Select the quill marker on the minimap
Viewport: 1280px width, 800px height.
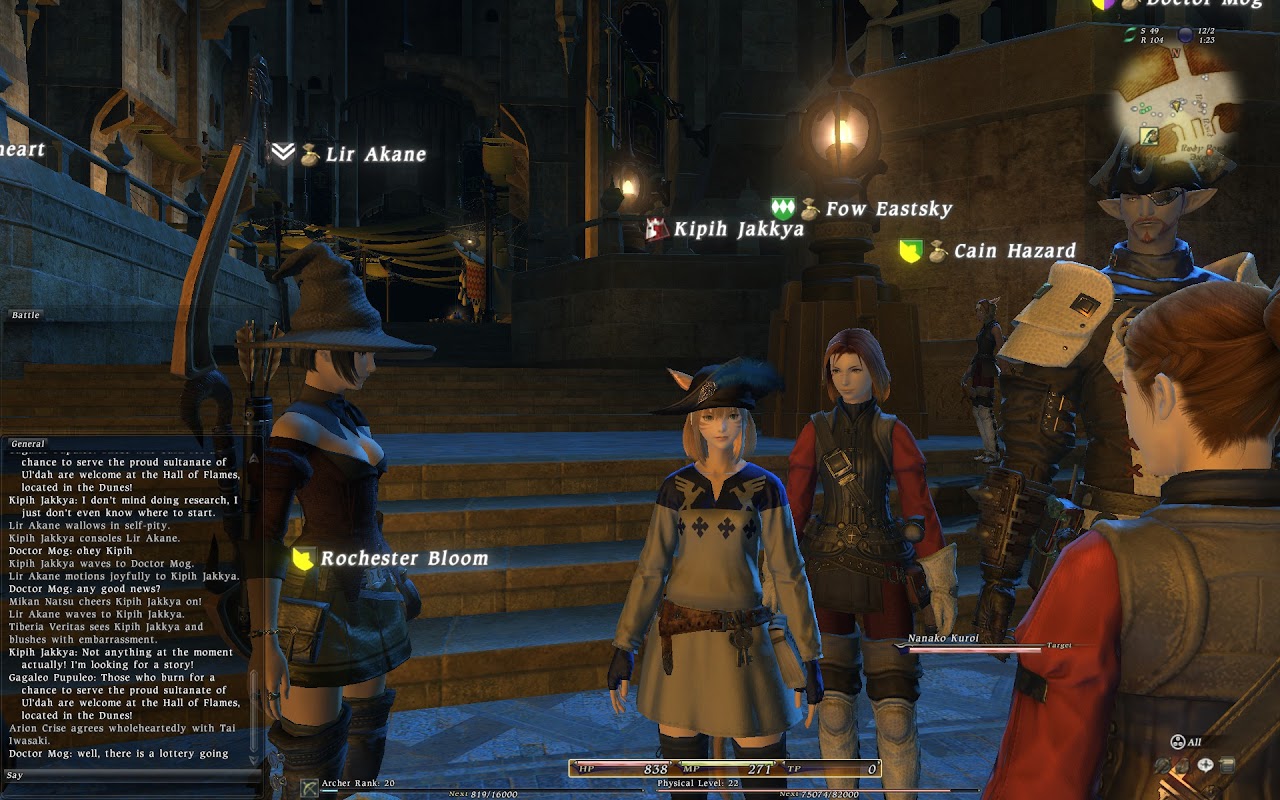click(1151, 135)
